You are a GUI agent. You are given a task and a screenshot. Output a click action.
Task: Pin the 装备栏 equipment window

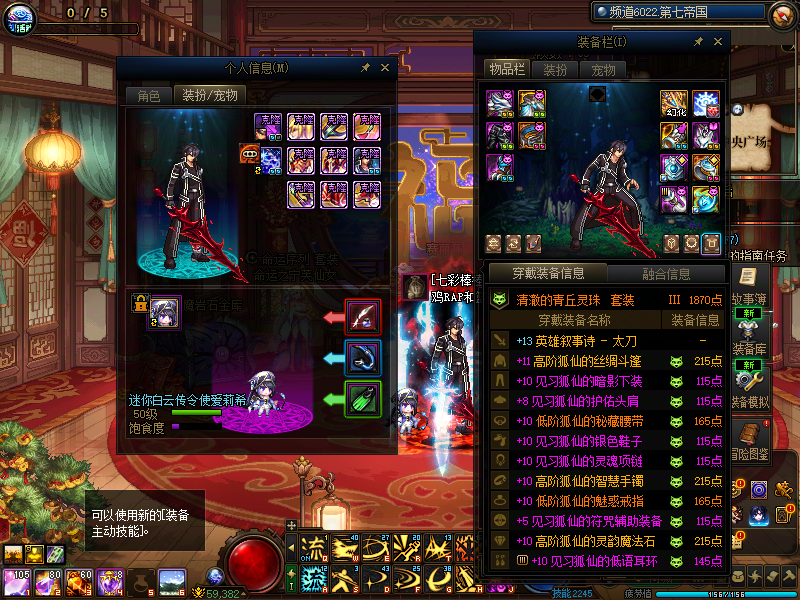coord(698,42)
